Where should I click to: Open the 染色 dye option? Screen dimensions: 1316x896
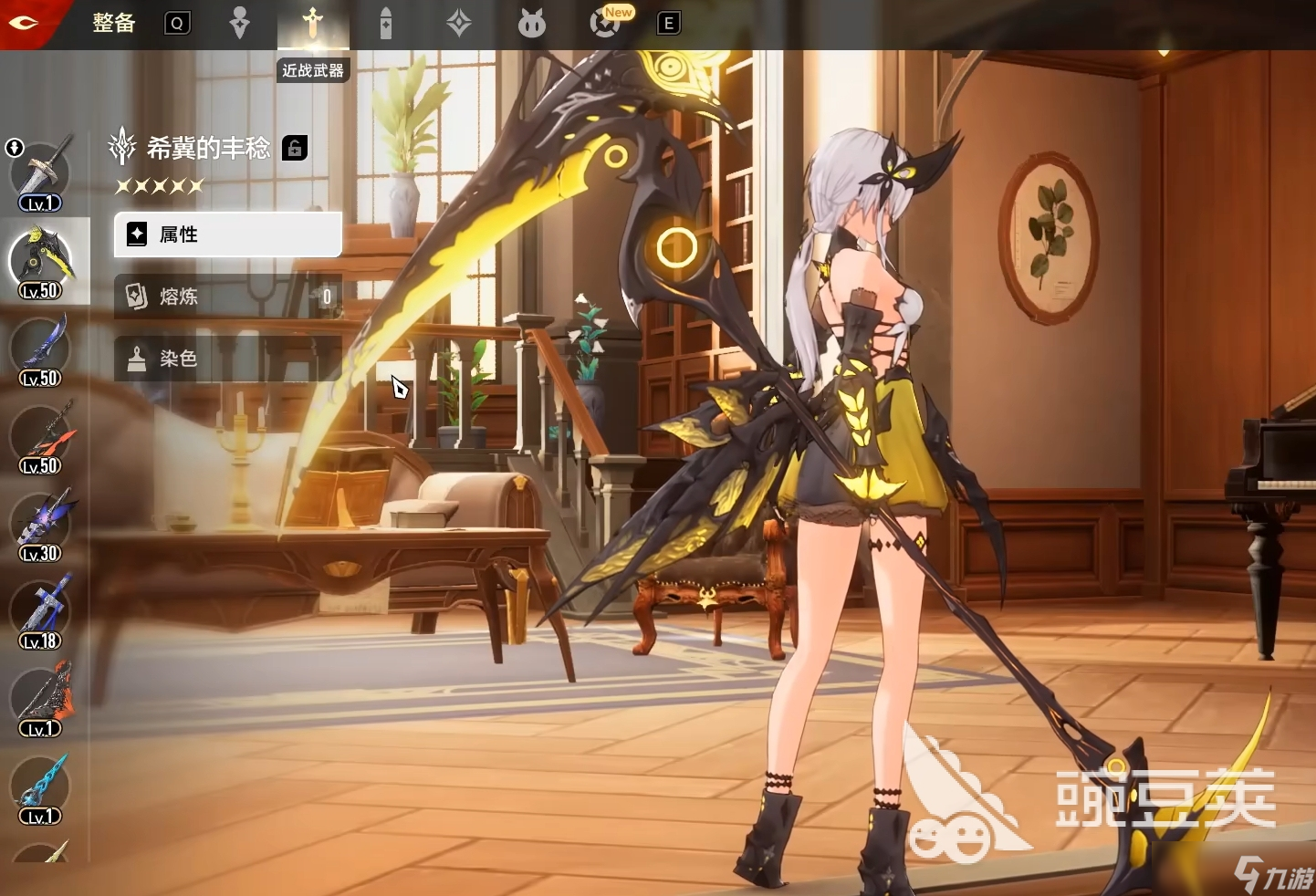click(227, 358)
